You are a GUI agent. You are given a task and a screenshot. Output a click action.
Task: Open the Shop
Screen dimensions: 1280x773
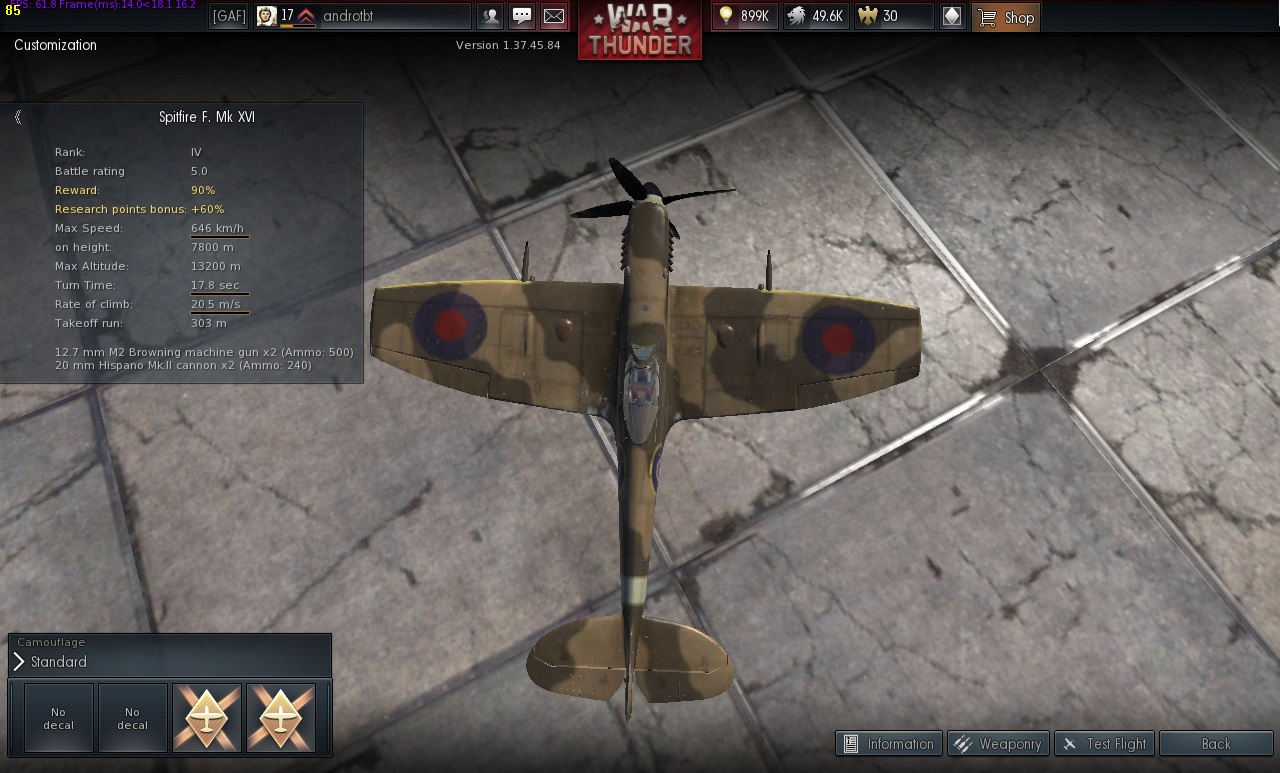click(1006, 17)
